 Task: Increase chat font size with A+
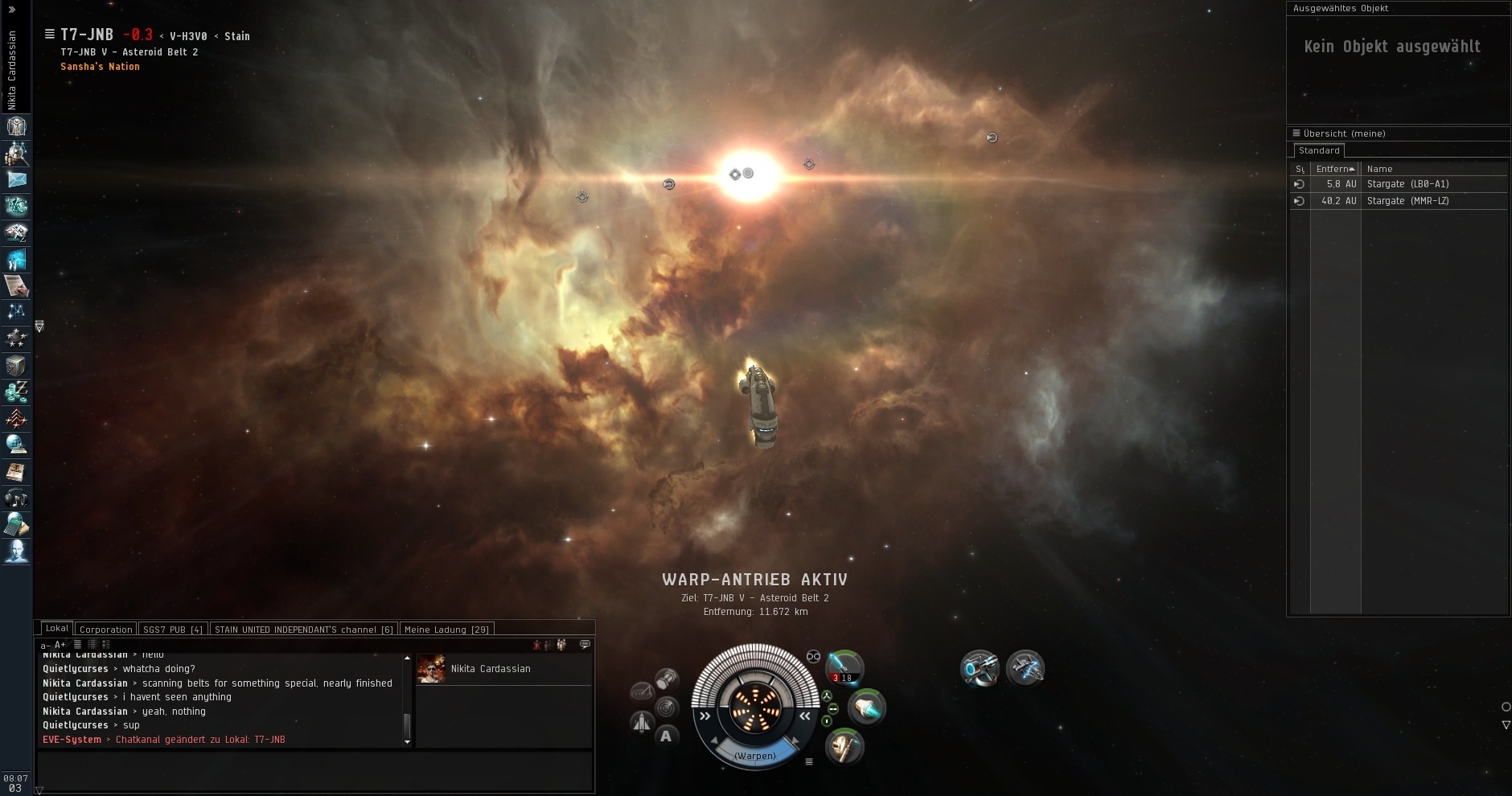[x=60, y=645]
